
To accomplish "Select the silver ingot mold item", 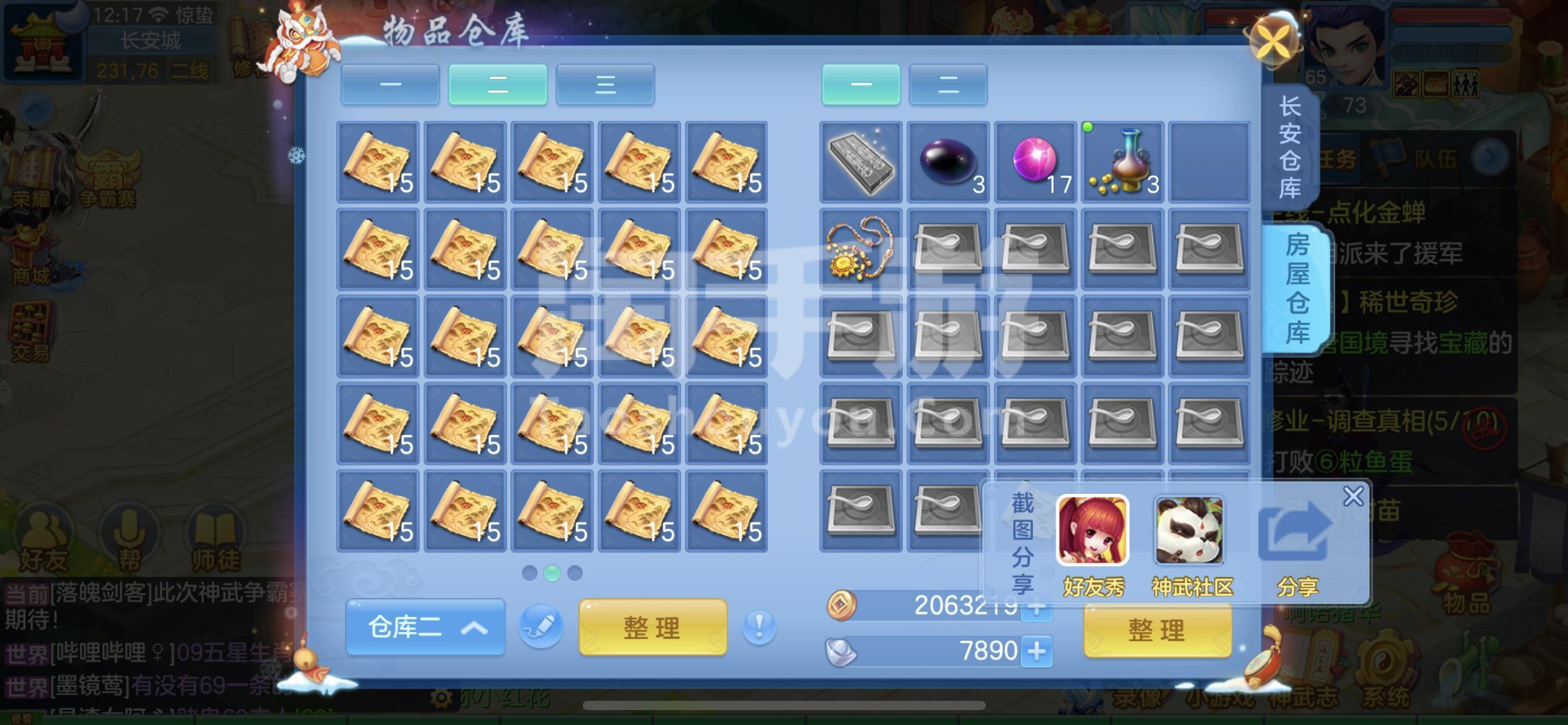I will (860, 162).
